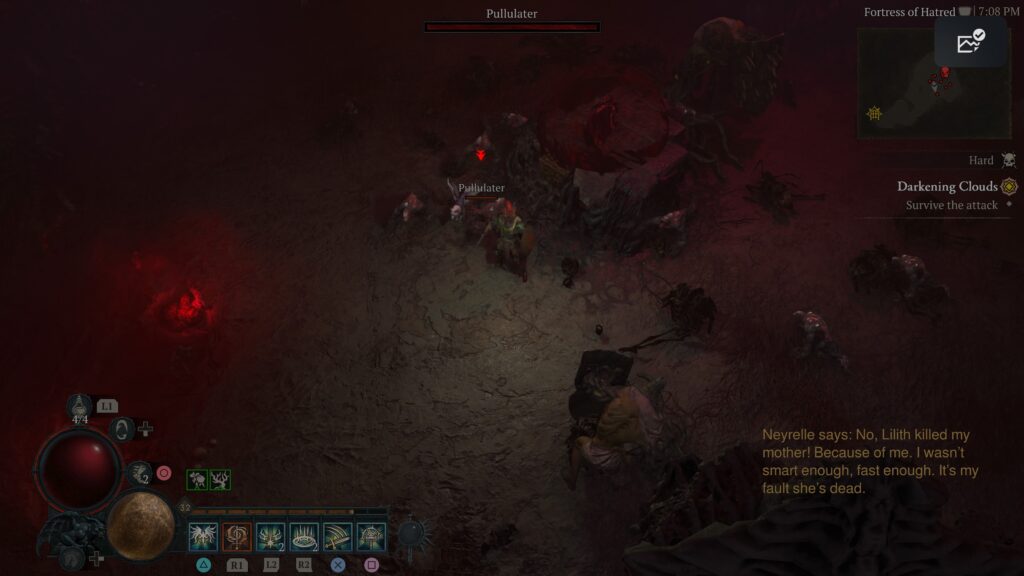Activate the sword slash skill

tap(338, 537)
